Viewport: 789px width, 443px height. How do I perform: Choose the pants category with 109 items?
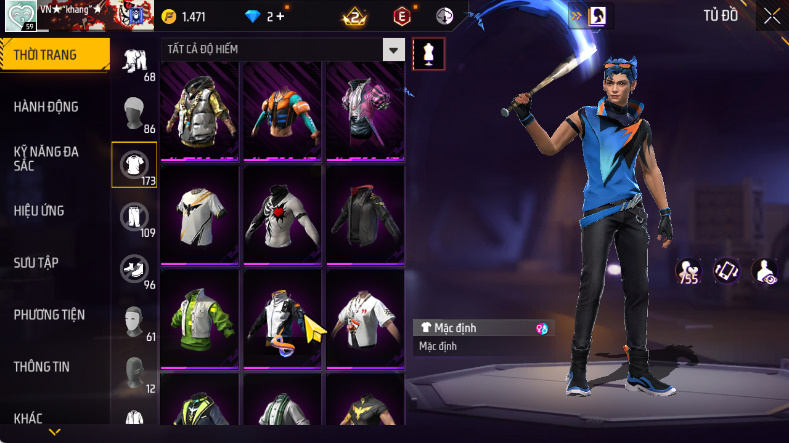135,215
